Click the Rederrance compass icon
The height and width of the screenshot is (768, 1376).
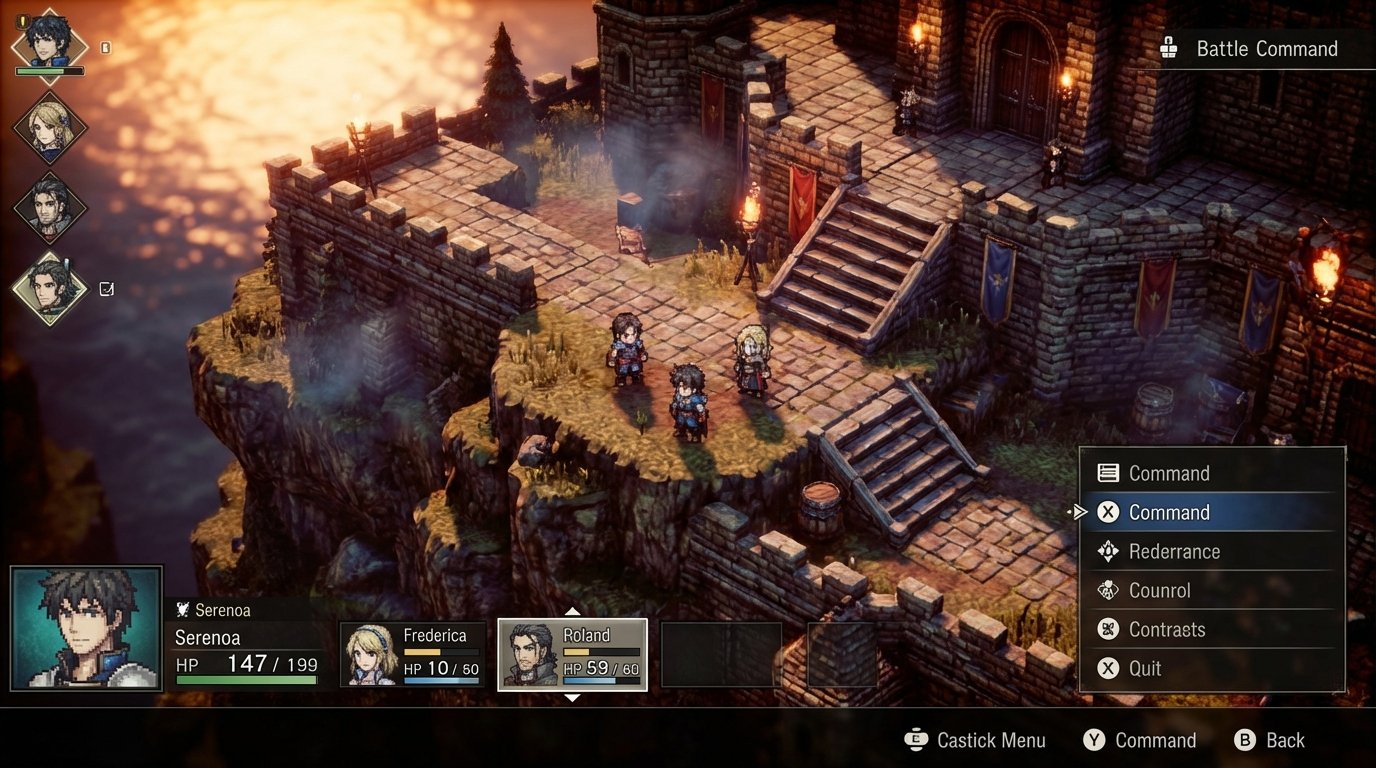pyautogui.click(x=1108, y=551)
